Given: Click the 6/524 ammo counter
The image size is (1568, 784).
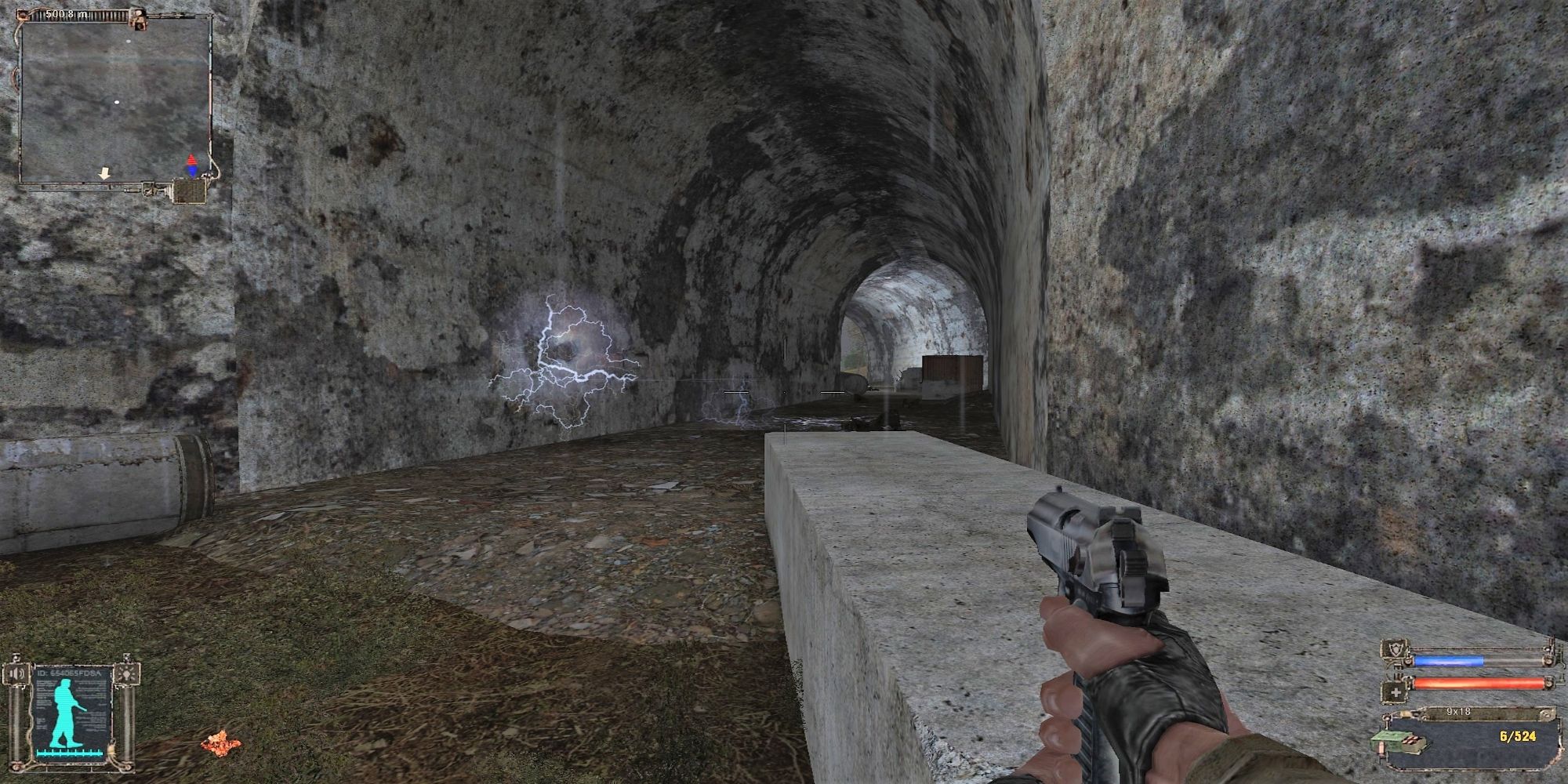Looking at the screenshot, I should tap(1518, 736).
